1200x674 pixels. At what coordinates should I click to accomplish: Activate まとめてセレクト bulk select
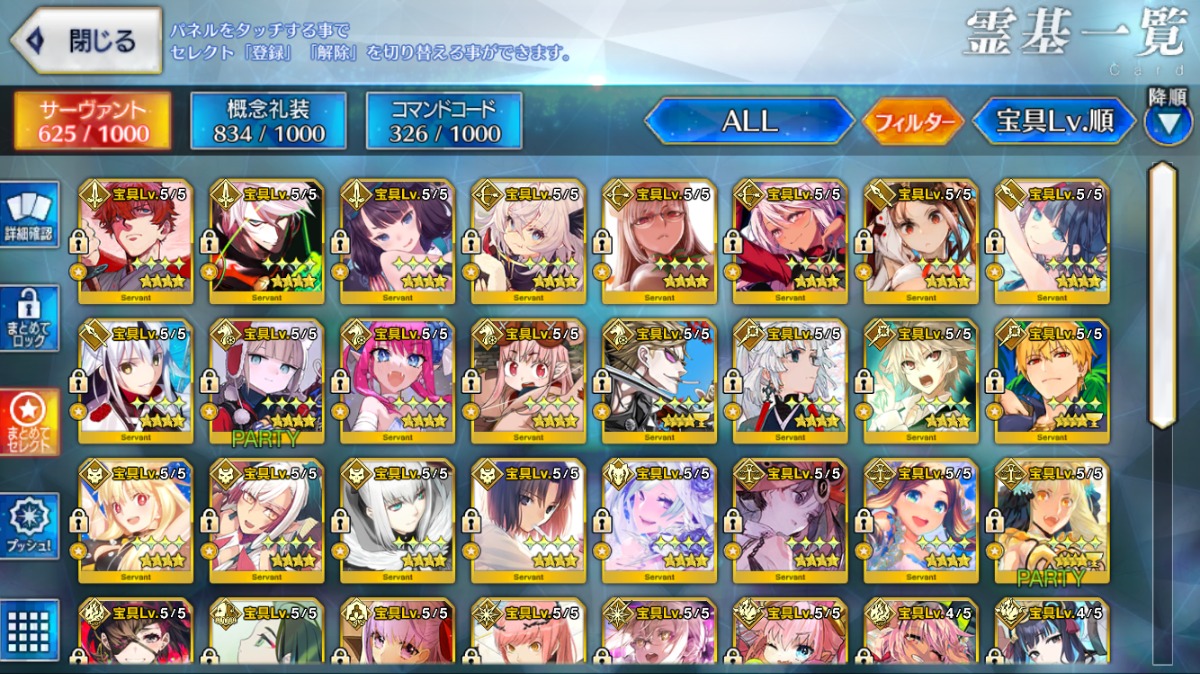click(29, 420)
